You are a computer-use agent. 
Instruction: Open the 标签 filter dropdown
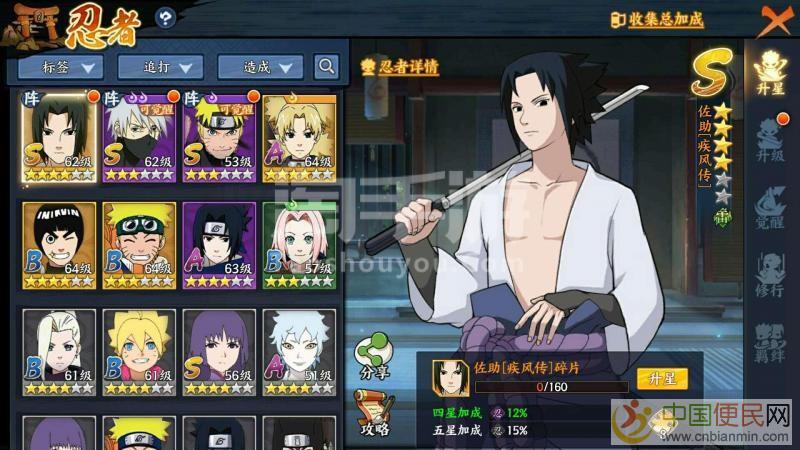pyautogui.click(x=61, y=67)
